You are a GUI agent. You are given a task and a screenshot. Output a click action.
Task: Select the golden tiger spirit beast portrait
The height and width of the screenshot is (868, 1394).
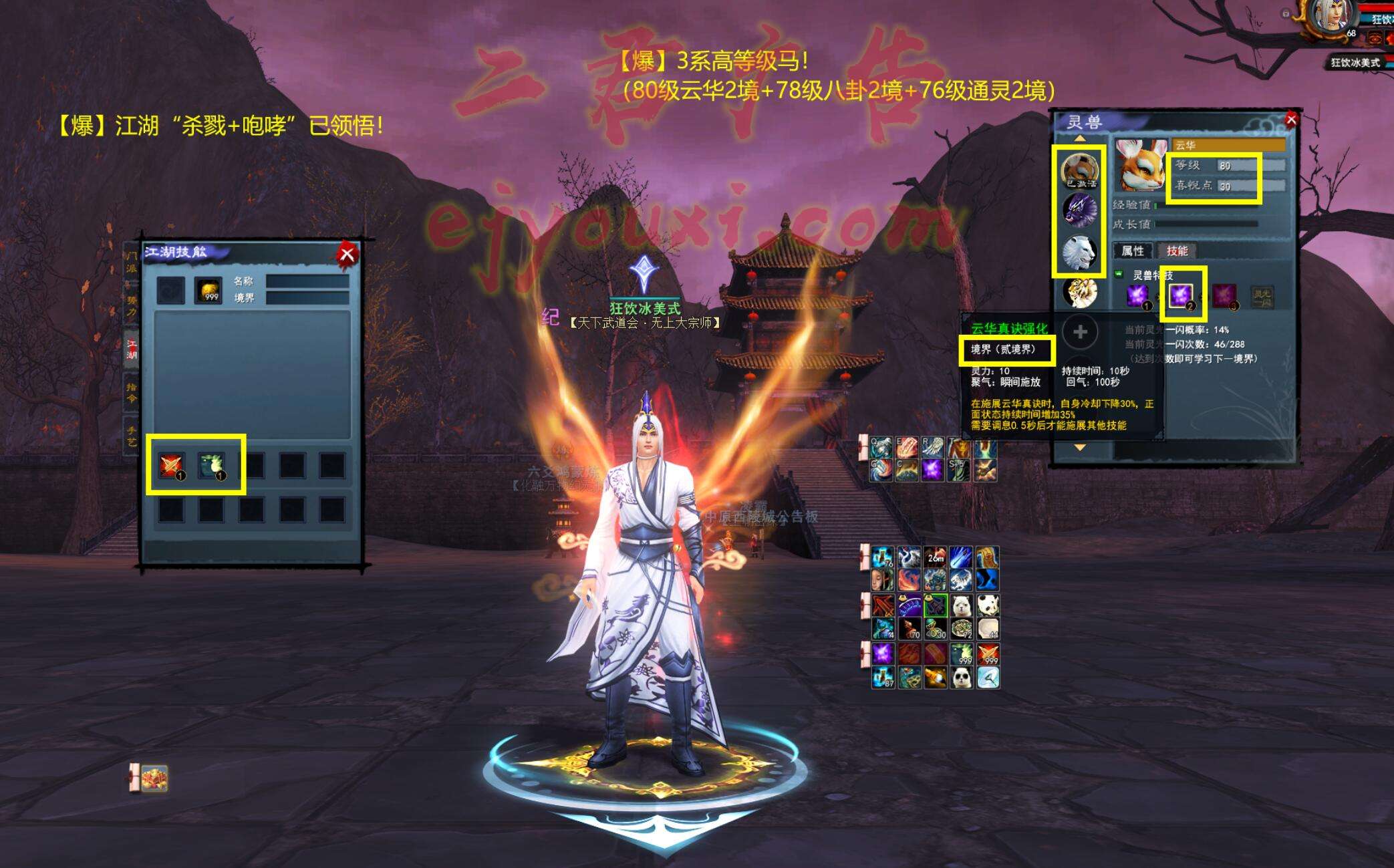tap(1080, 293)
